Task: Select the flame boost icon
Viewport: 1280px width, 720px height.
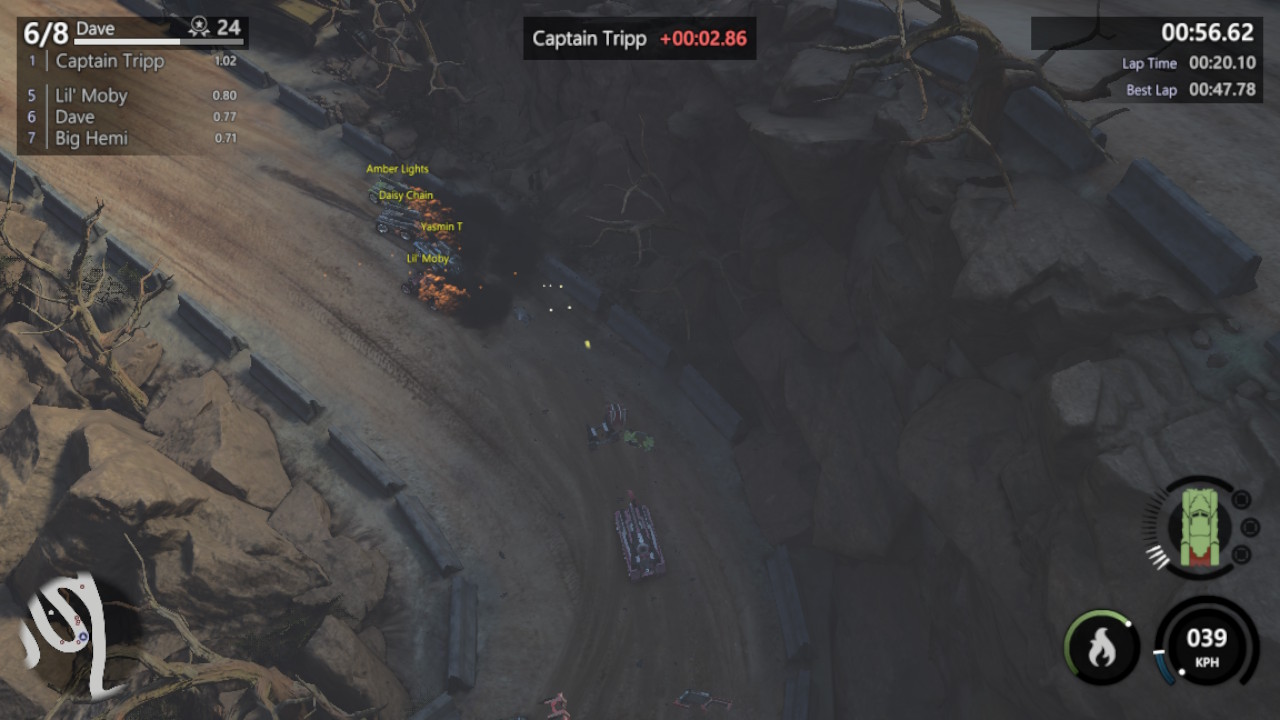Action: coord(1100,648)
